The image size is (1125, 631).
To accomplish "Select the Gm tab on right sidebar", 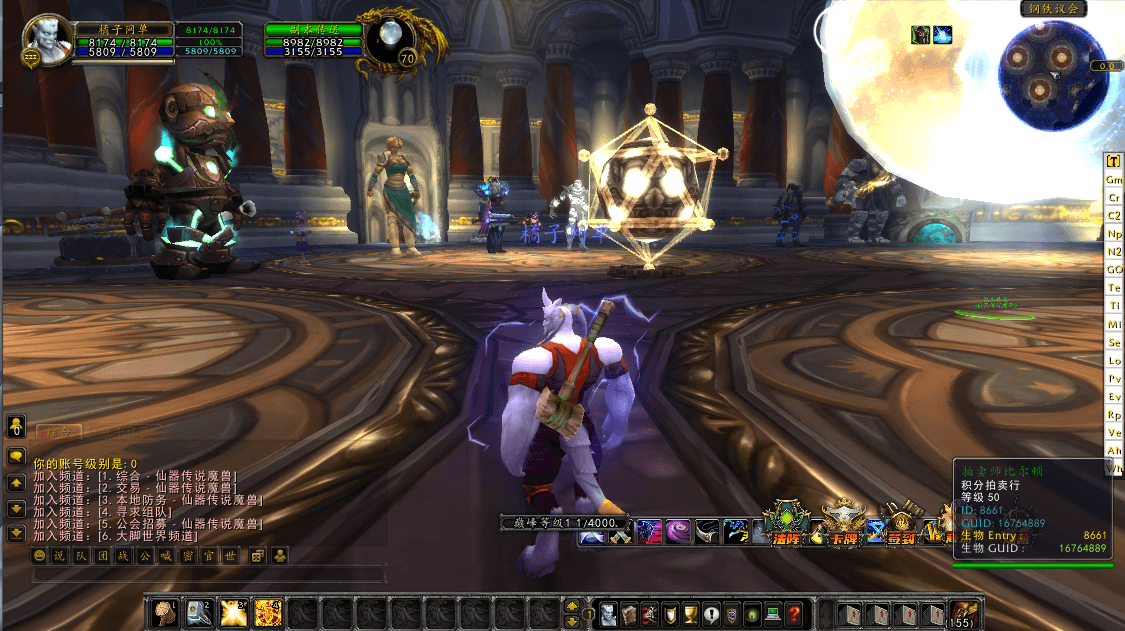I will pos(1114,180).
